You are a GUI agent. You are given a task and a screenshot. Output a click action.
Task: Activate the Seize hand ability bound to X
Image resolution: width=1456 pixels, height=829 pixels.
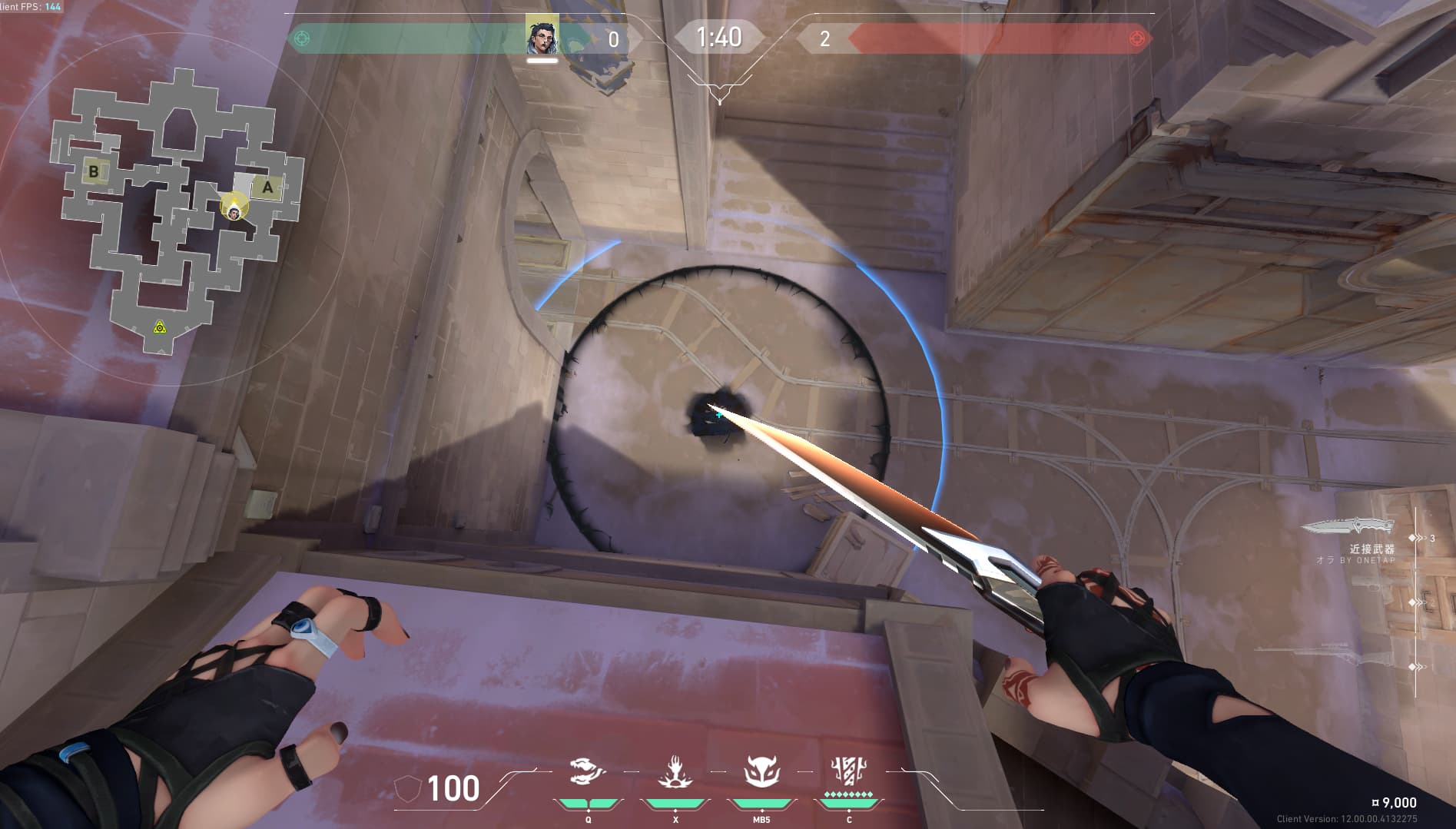(x=675, y=771)
